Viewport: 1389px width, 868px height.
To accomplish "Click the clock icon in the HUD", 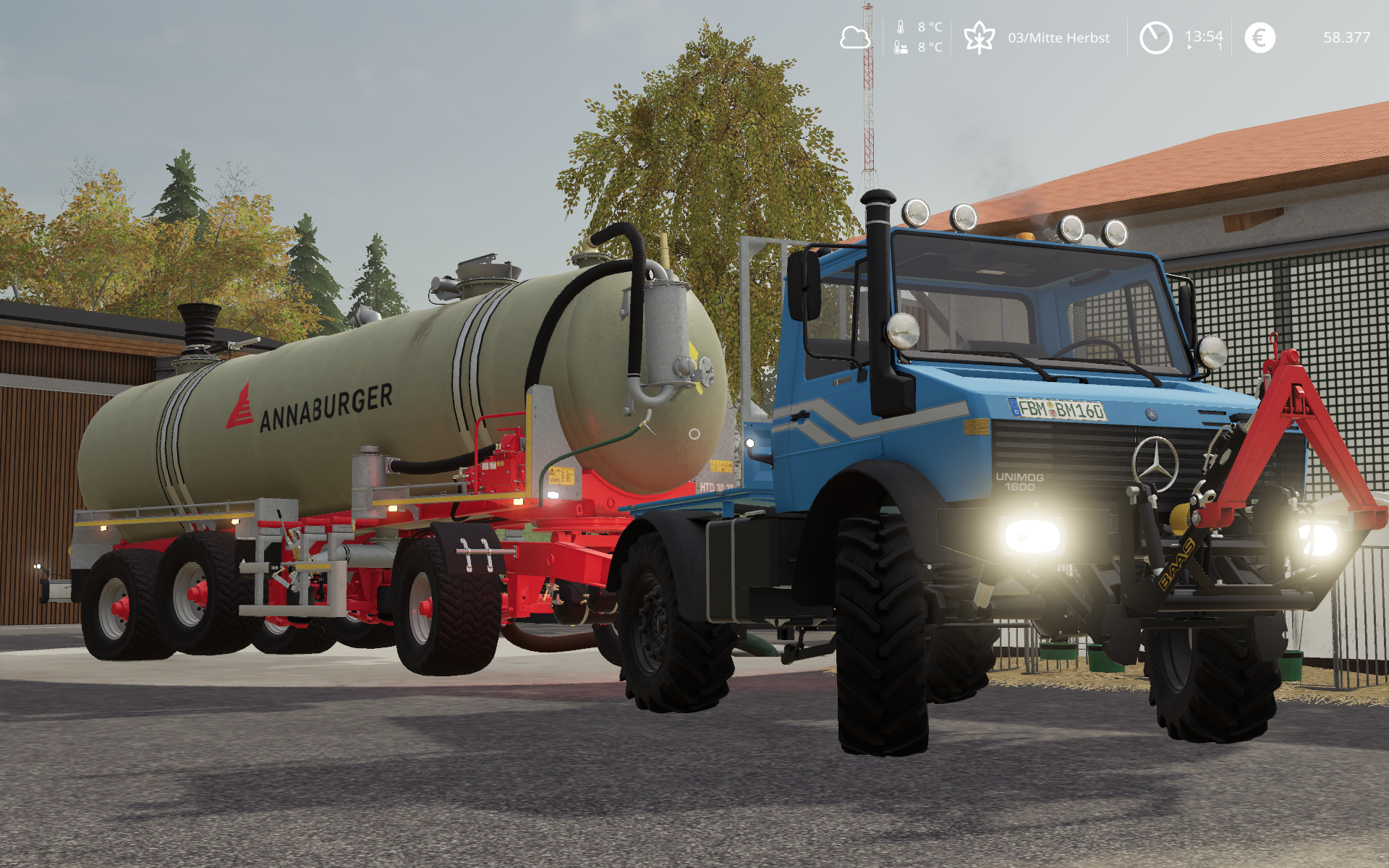I will click(1155, 38).
